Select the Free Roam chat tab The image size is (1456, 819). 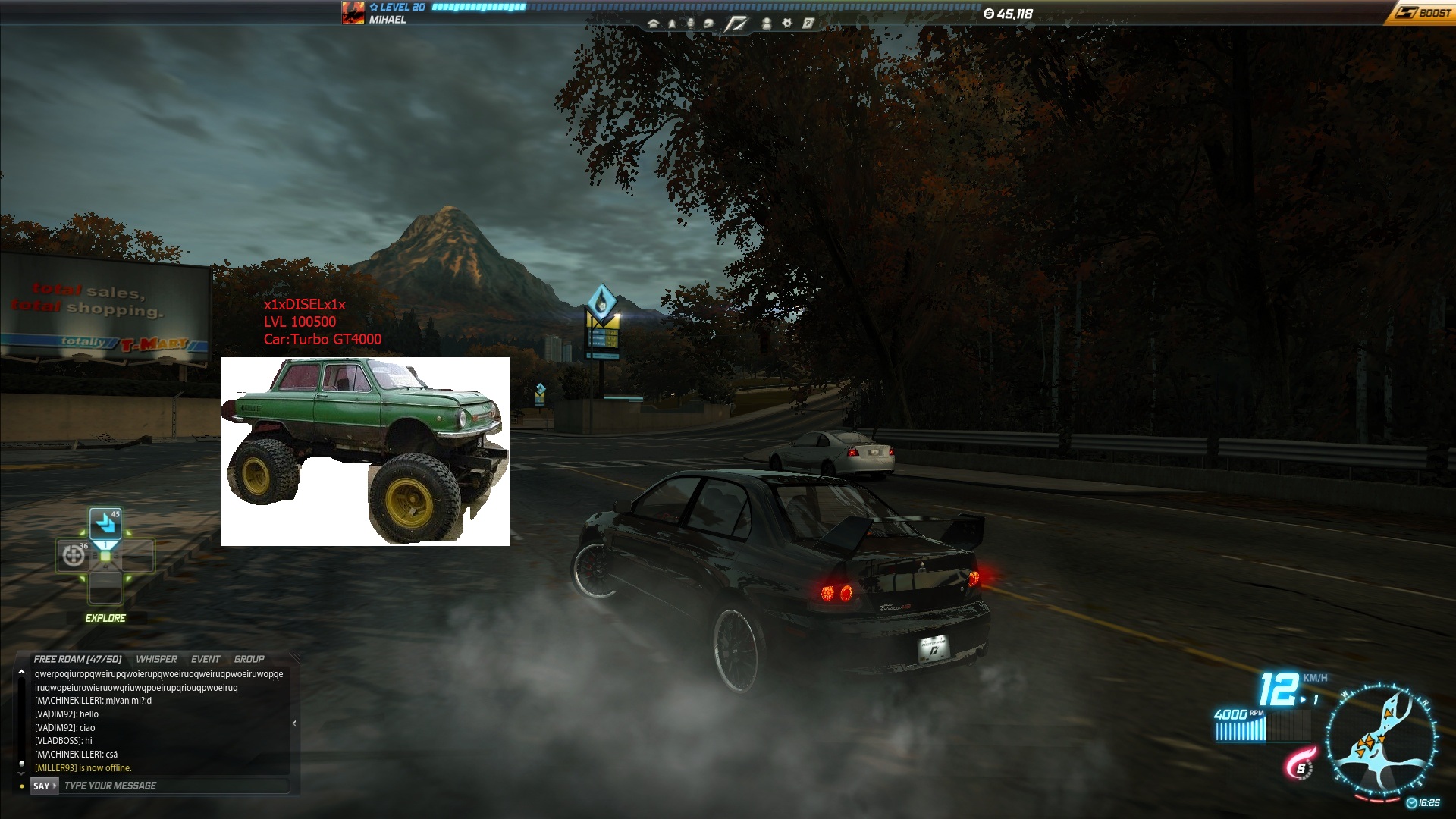pyautogui.click(x=77, y=659)
